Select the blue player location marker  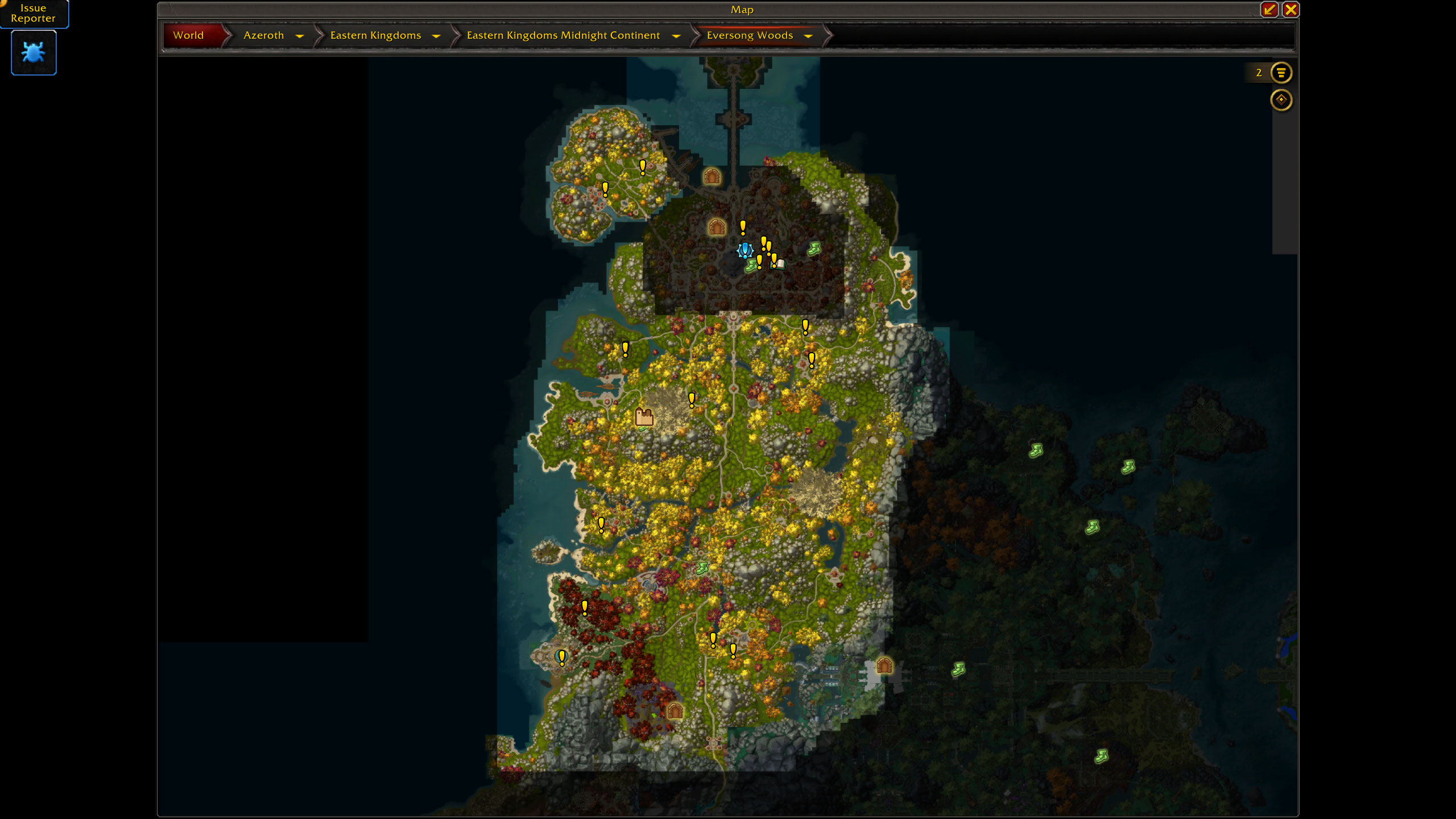tap(745, 250)
